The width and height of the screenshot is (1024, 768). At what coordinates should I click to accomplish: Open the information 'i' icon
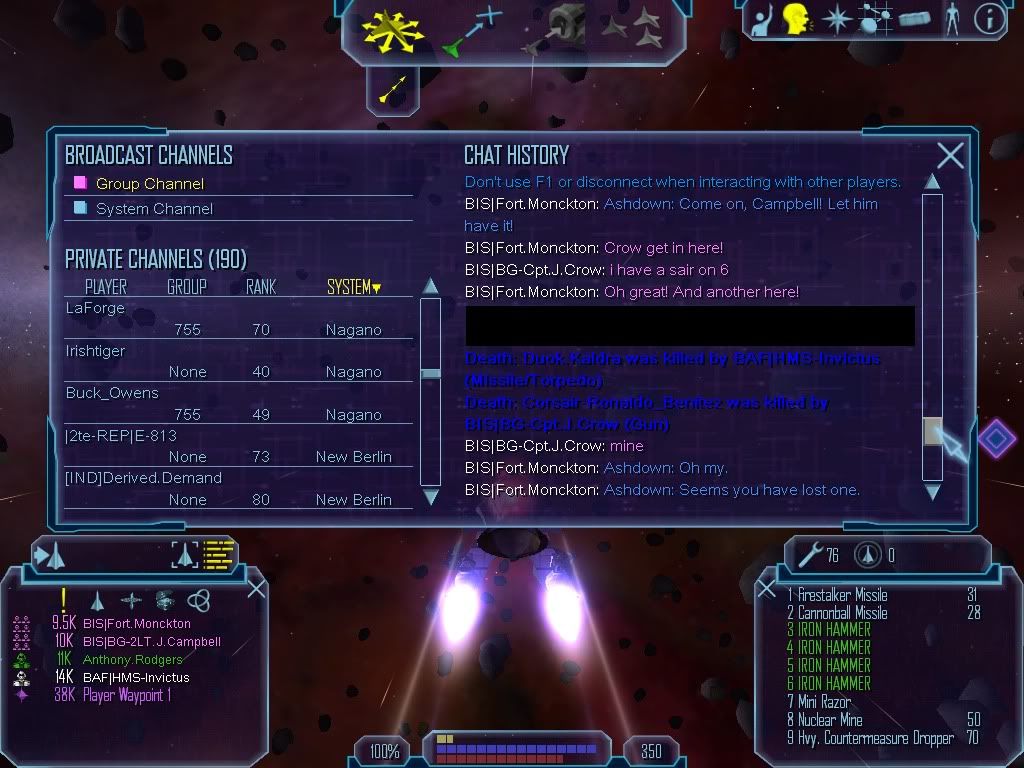[988, 20]
